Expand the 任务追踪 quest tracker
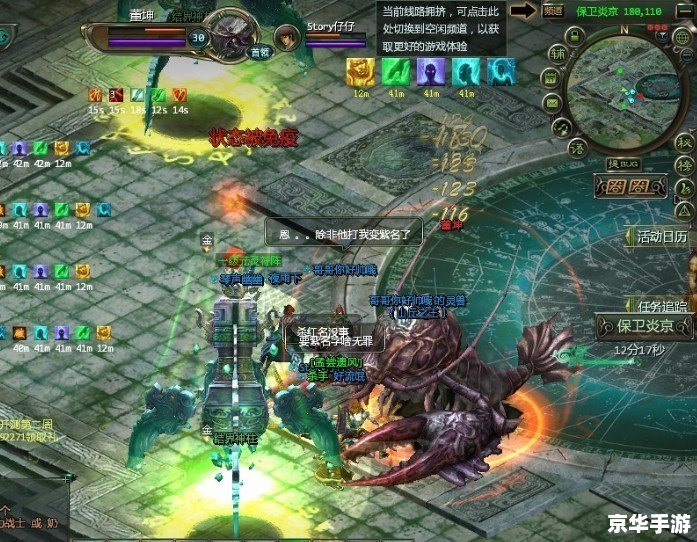 (x=662, y=306)
